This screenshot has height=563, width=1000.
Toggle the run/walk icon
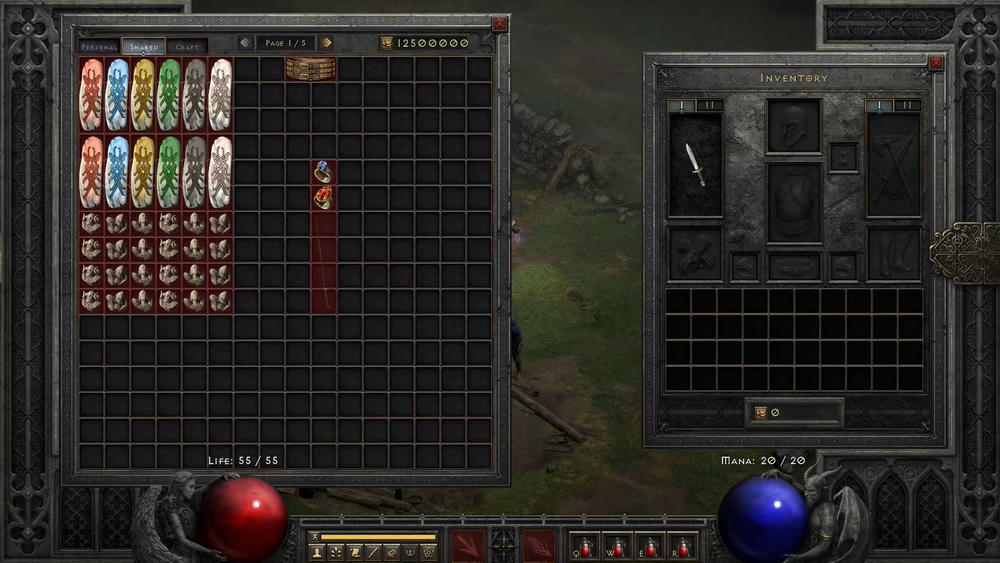click(x=313, y=537)
